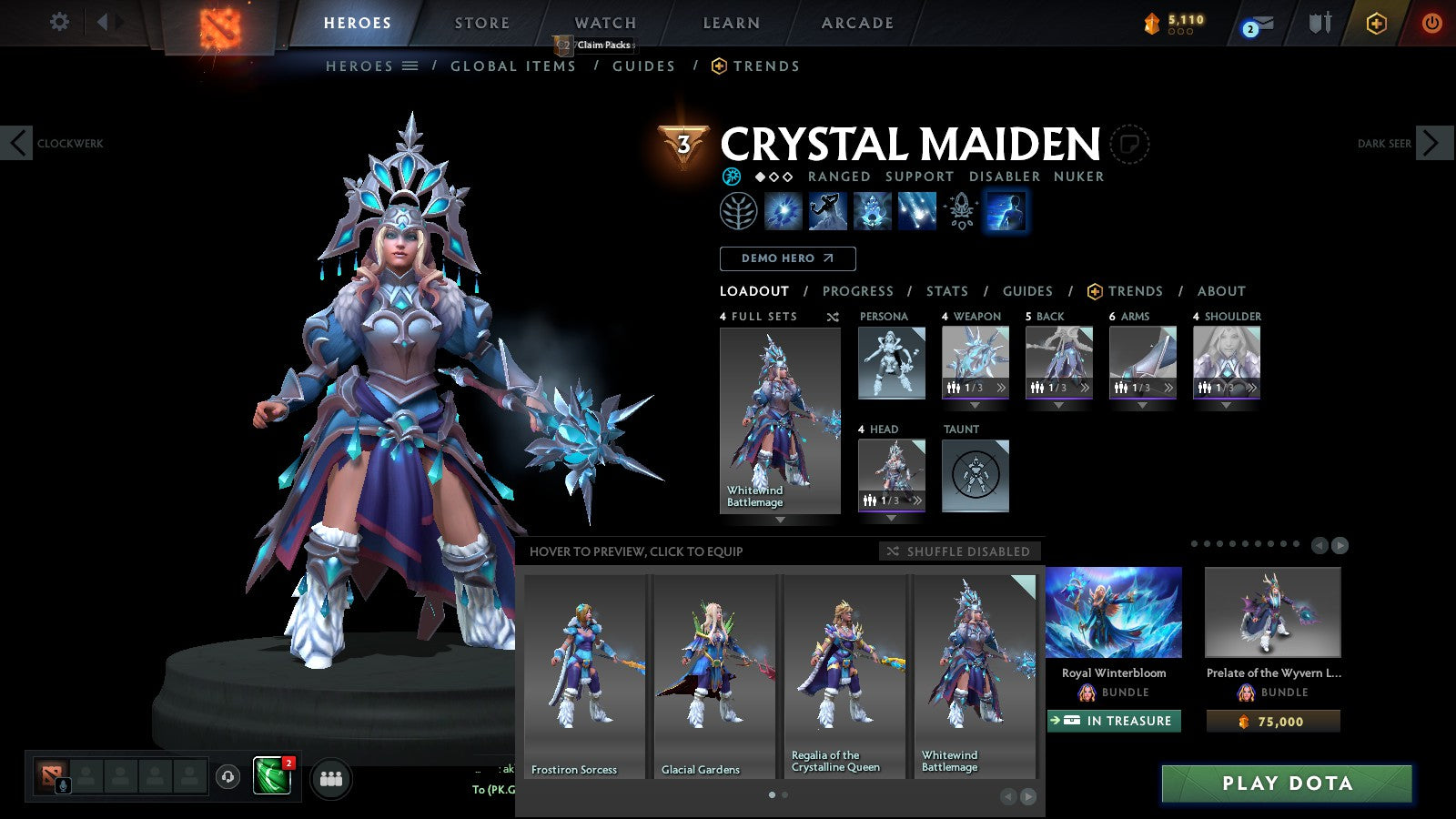1456x819 pixels.
Task: Start matchmaking with Play Dota
Action: pos(1287,784)
